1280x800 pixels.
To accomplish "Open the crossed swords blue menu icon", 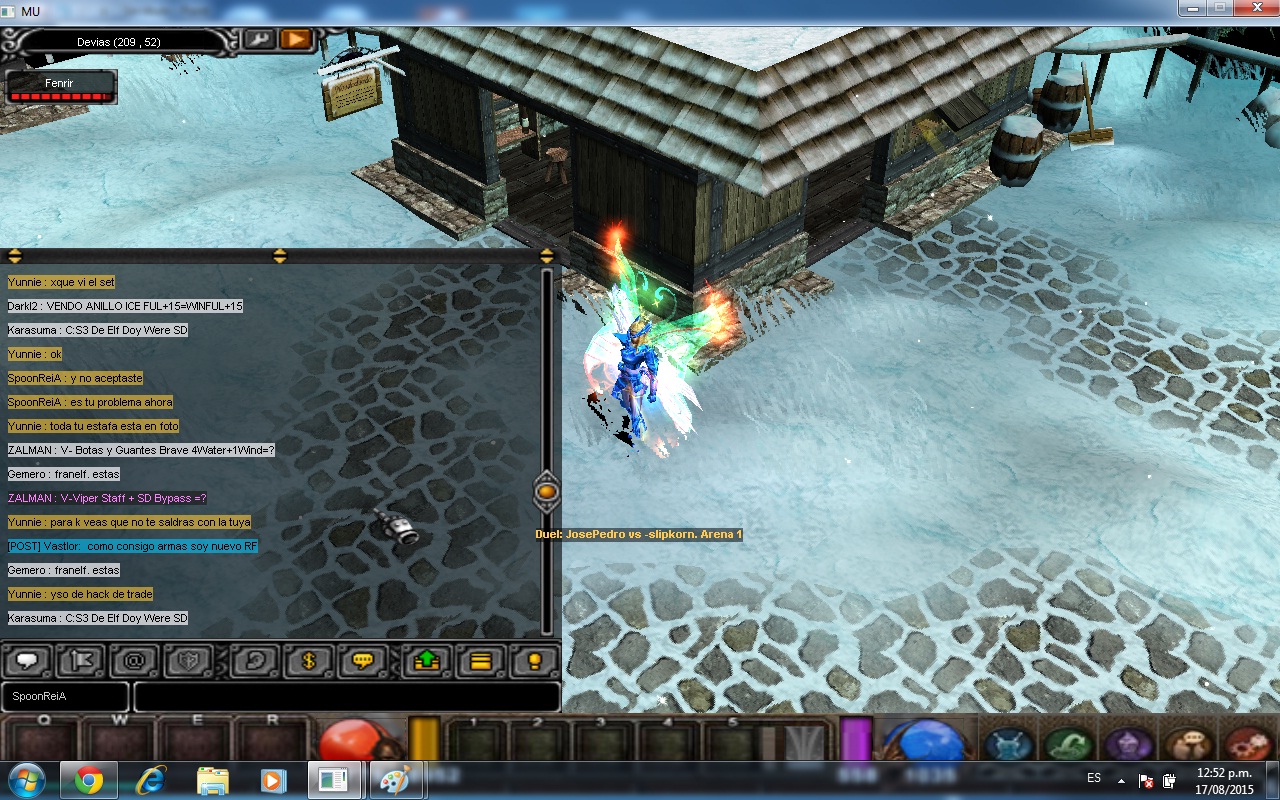I will coord(1008,745).
